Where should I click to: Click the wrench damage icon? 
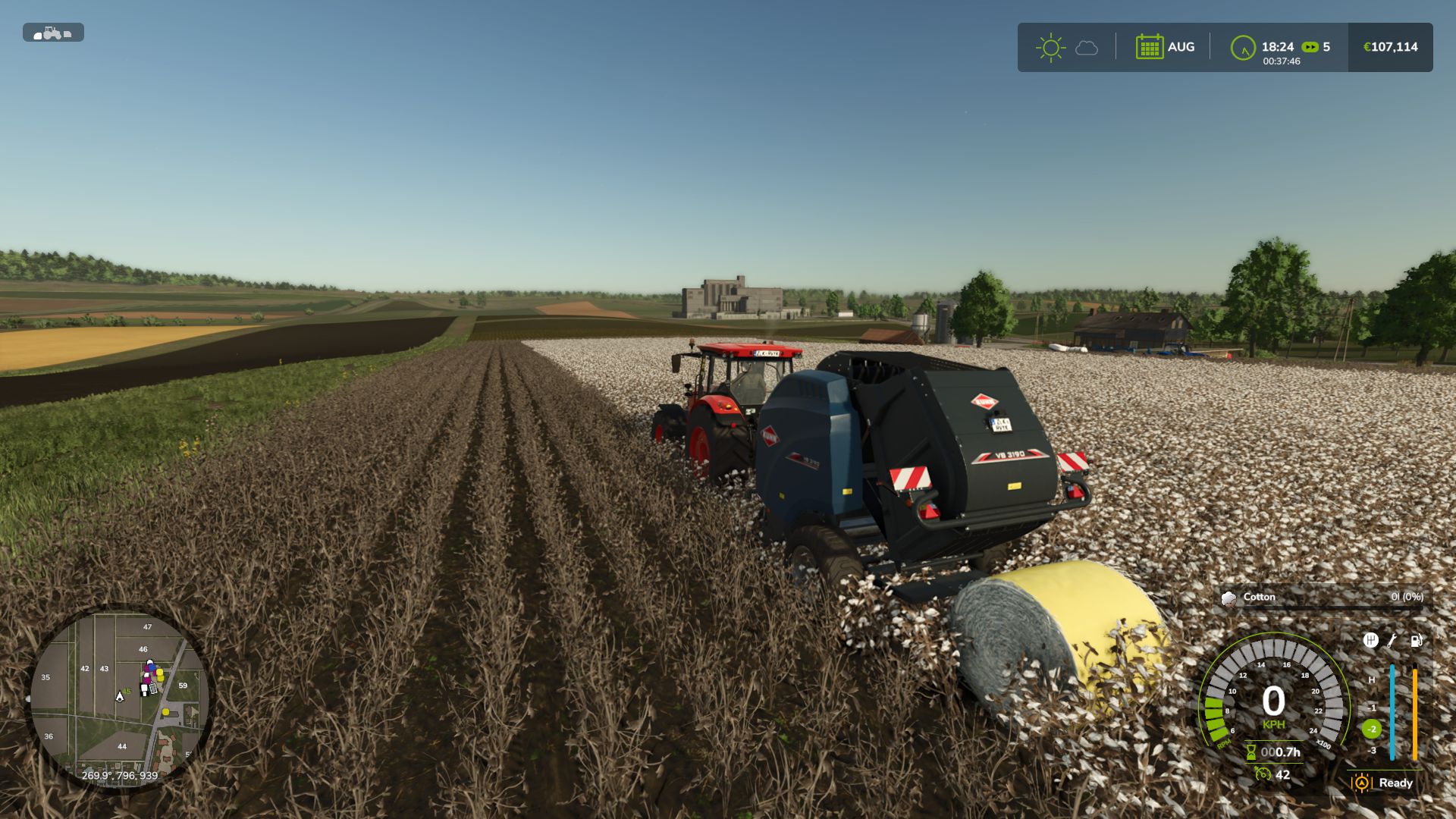[1392, 640]
